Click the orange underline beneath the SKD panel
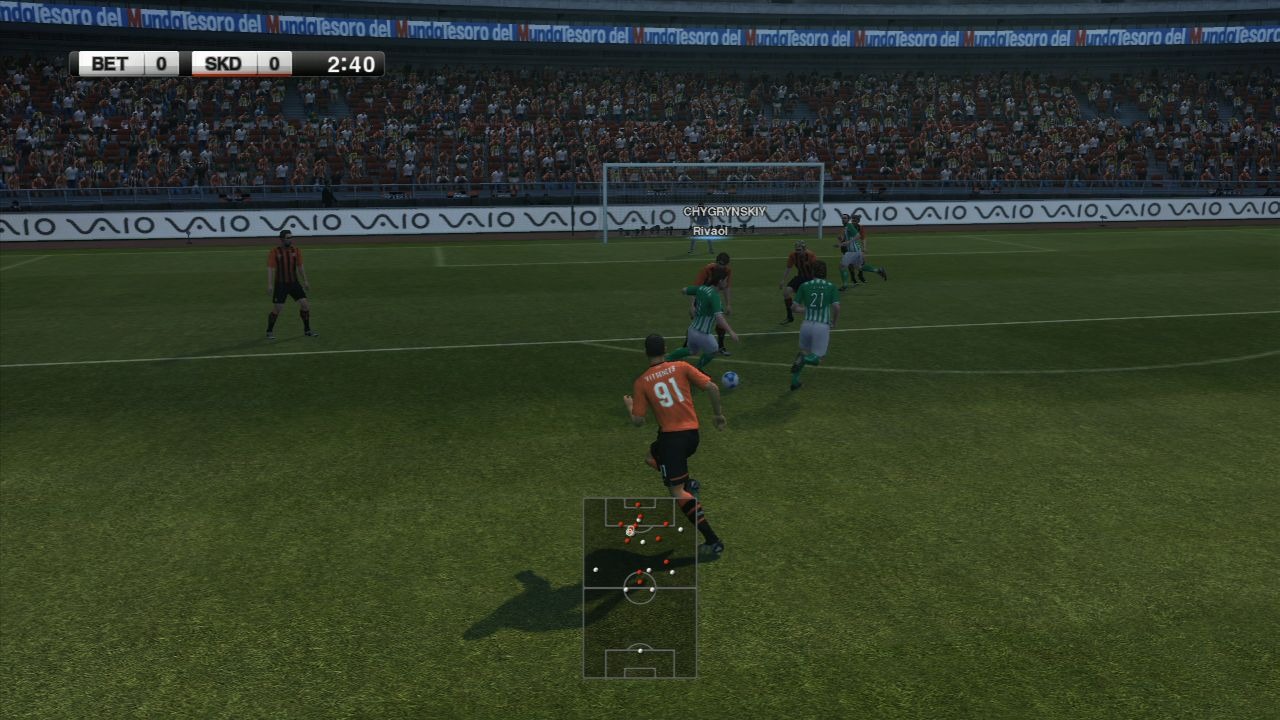This screenshot has width=1280, height=720. pos(240,76)
